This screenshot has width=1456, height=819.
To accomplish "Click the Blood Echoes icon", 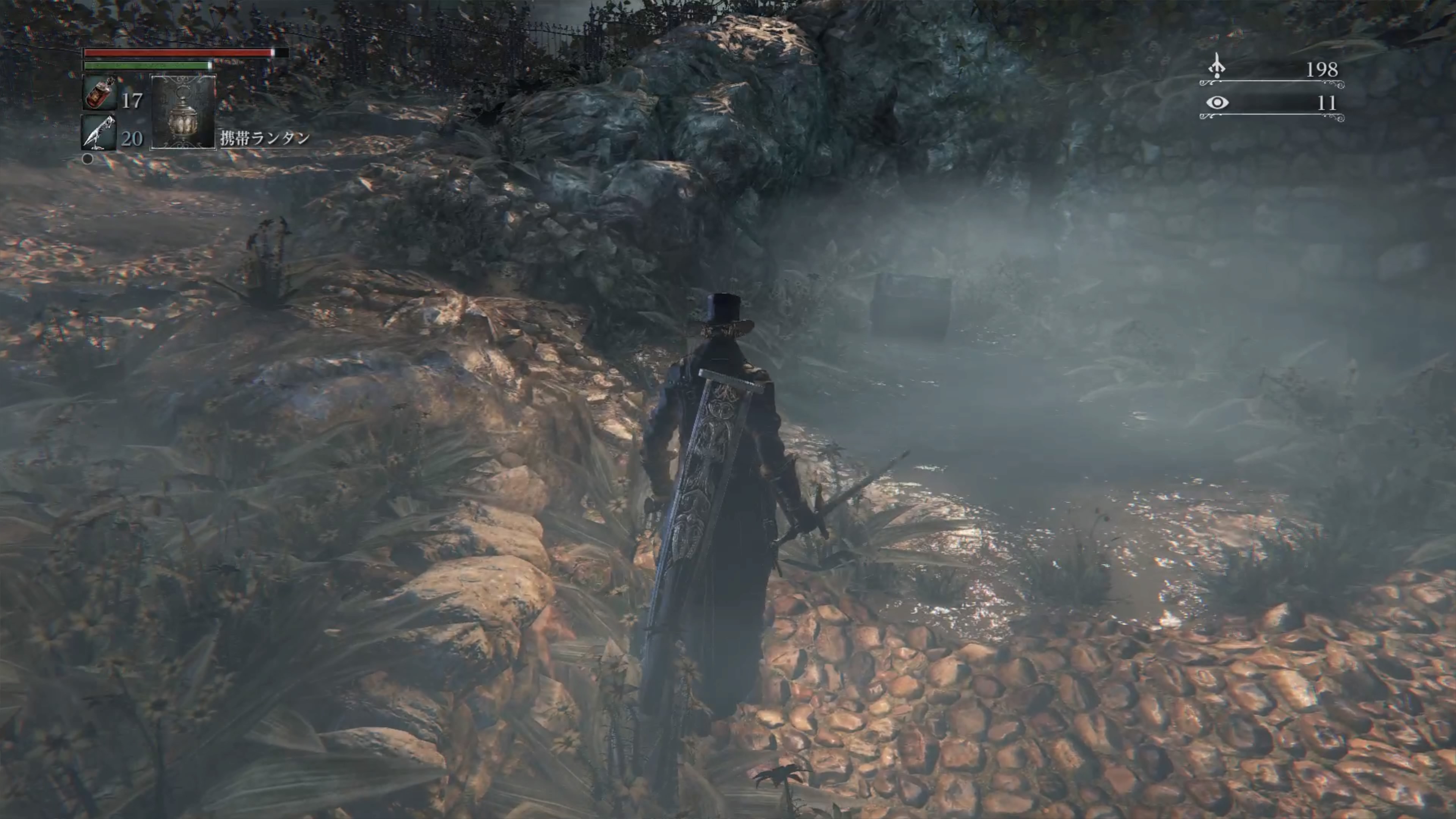I will pyautogui.click(x=1216, y=67).
